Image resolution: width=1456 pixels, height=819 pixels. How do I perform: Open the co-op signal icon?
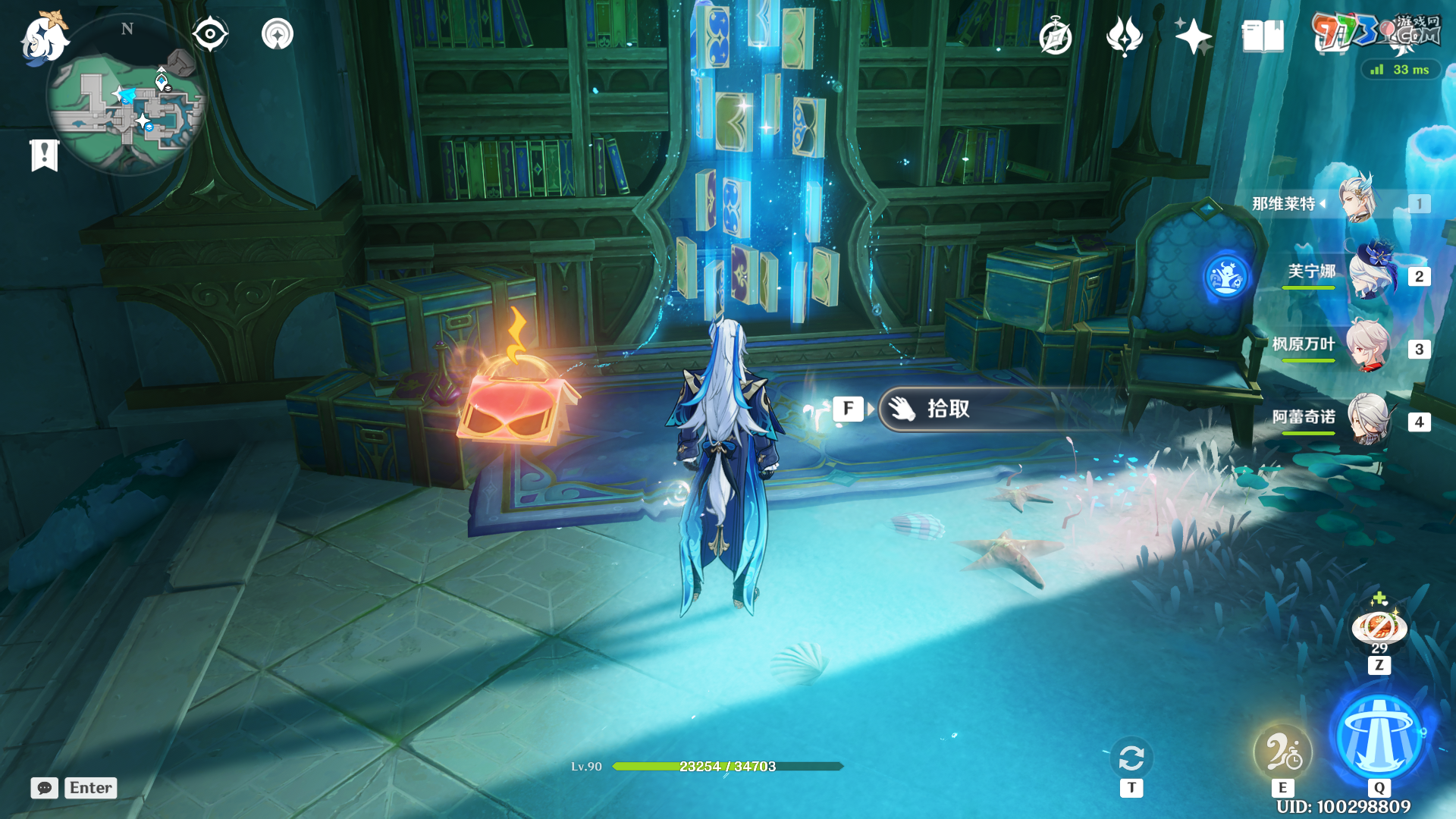click(x=278, y=35)
